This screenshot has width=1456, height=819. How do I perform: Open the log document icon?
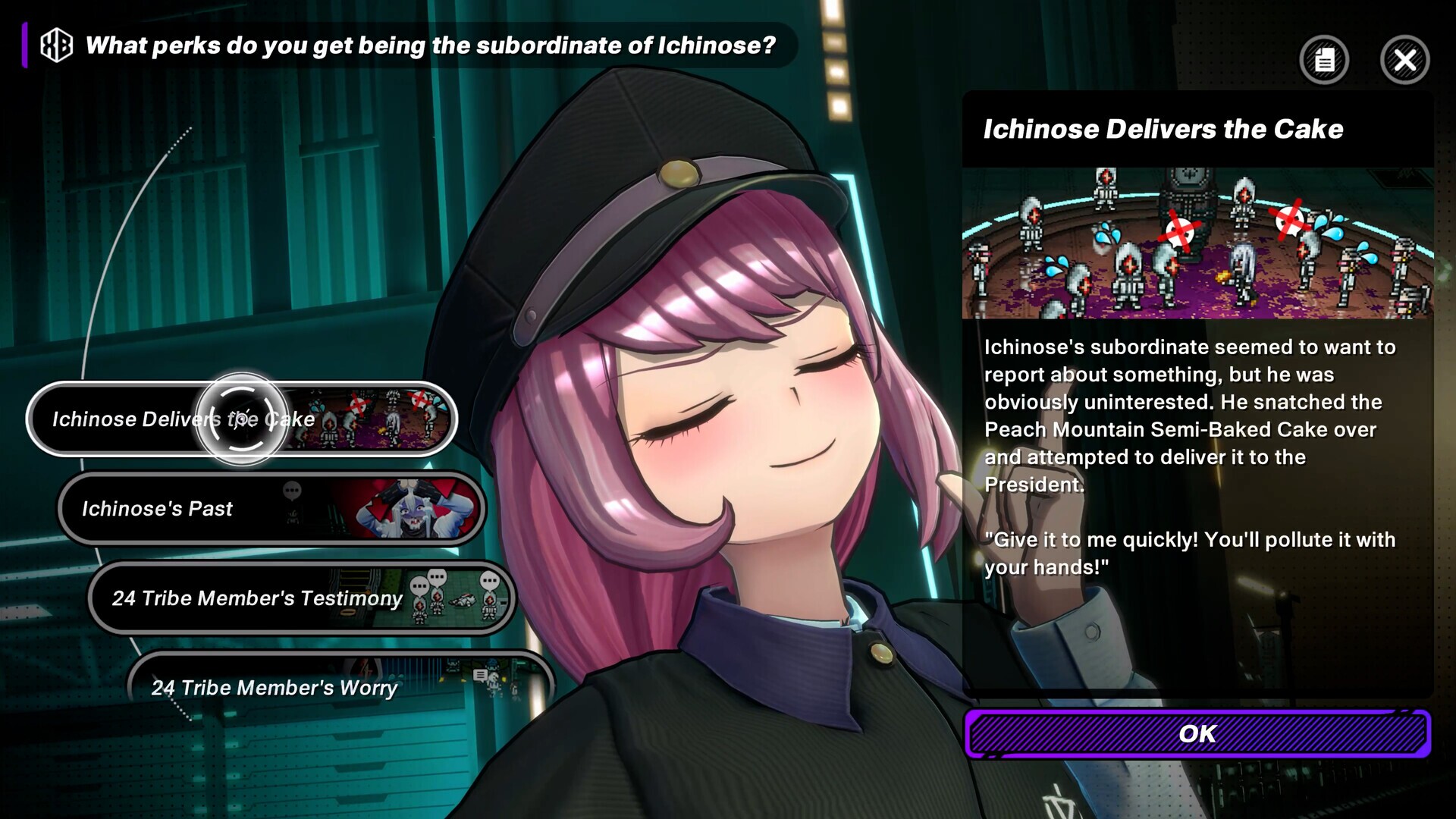pyautogui.click(x=1324, y=60)
